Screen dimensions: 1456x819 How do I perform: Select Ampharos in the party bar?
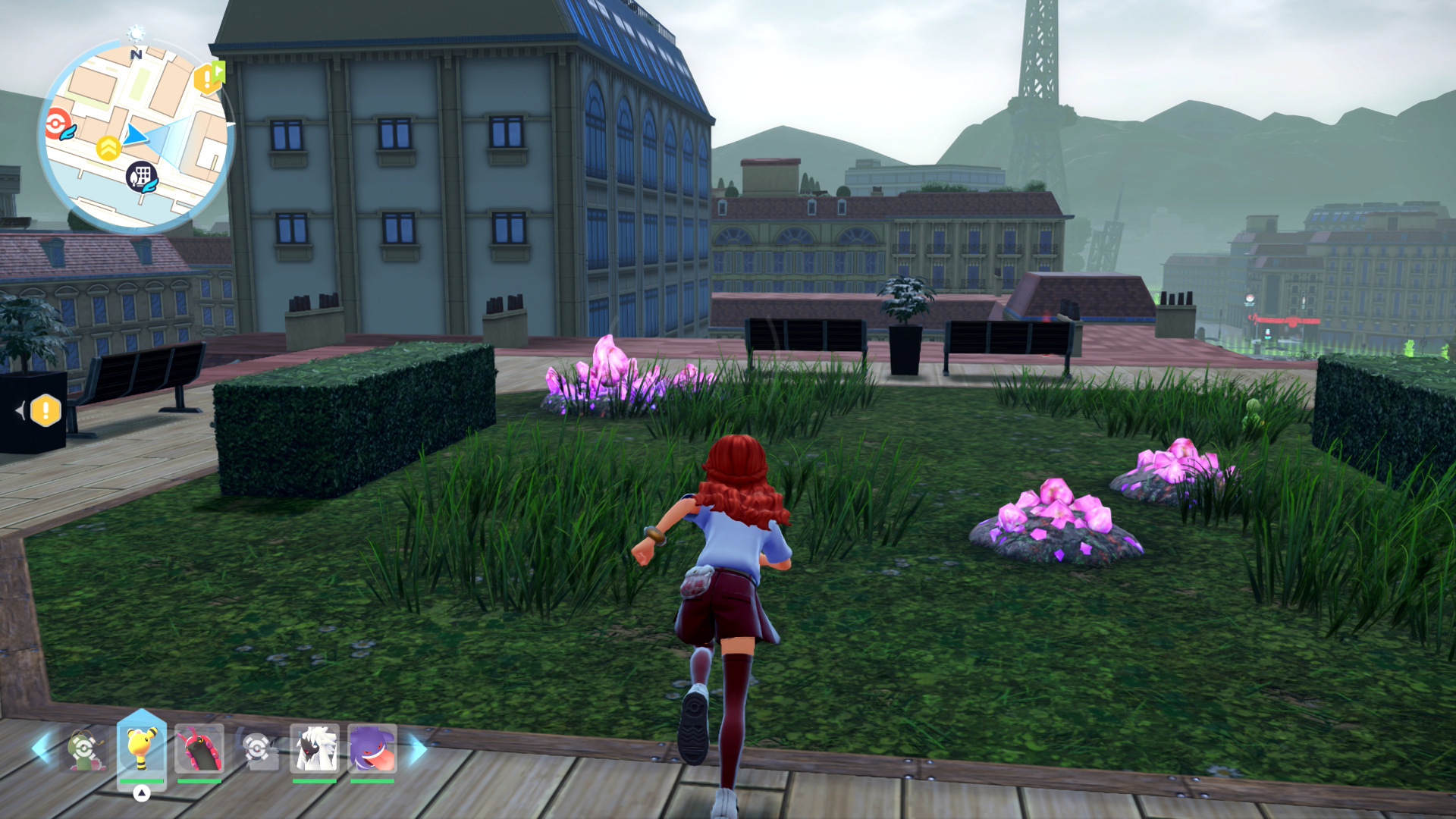point(141,748)
